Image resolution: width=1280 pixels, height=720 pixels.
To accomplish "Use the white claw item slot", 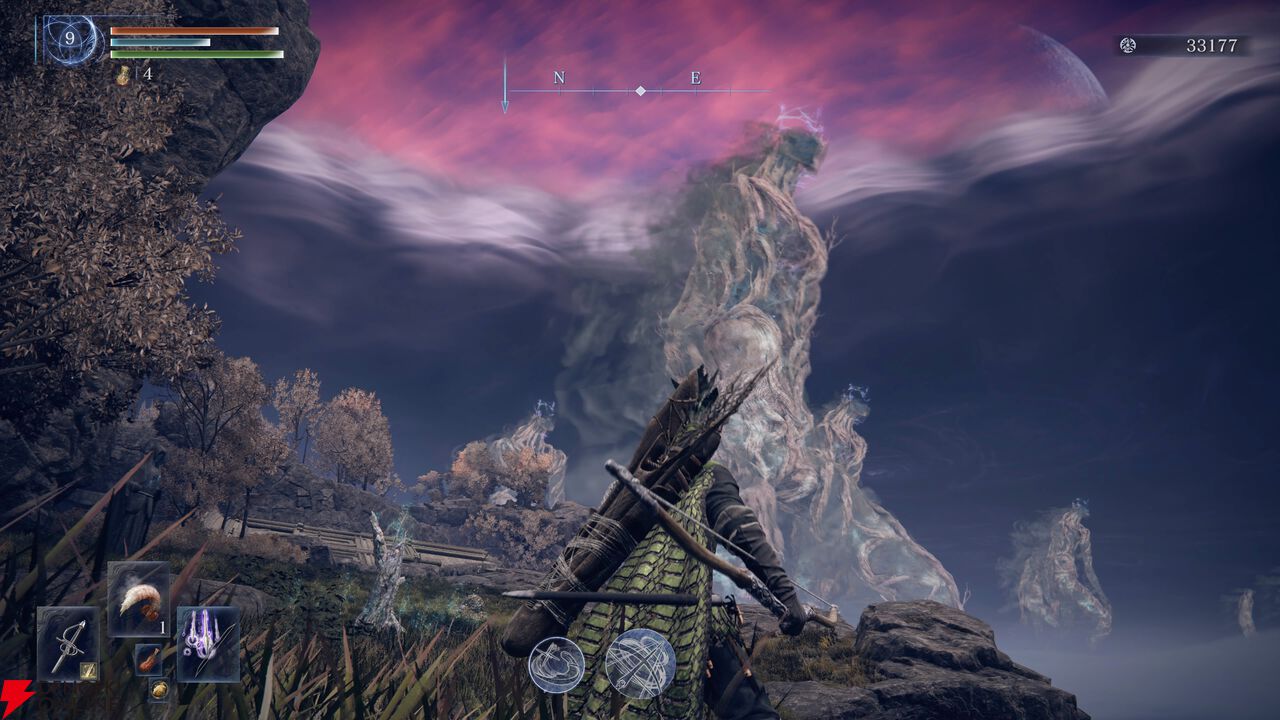I will [137, 598].
